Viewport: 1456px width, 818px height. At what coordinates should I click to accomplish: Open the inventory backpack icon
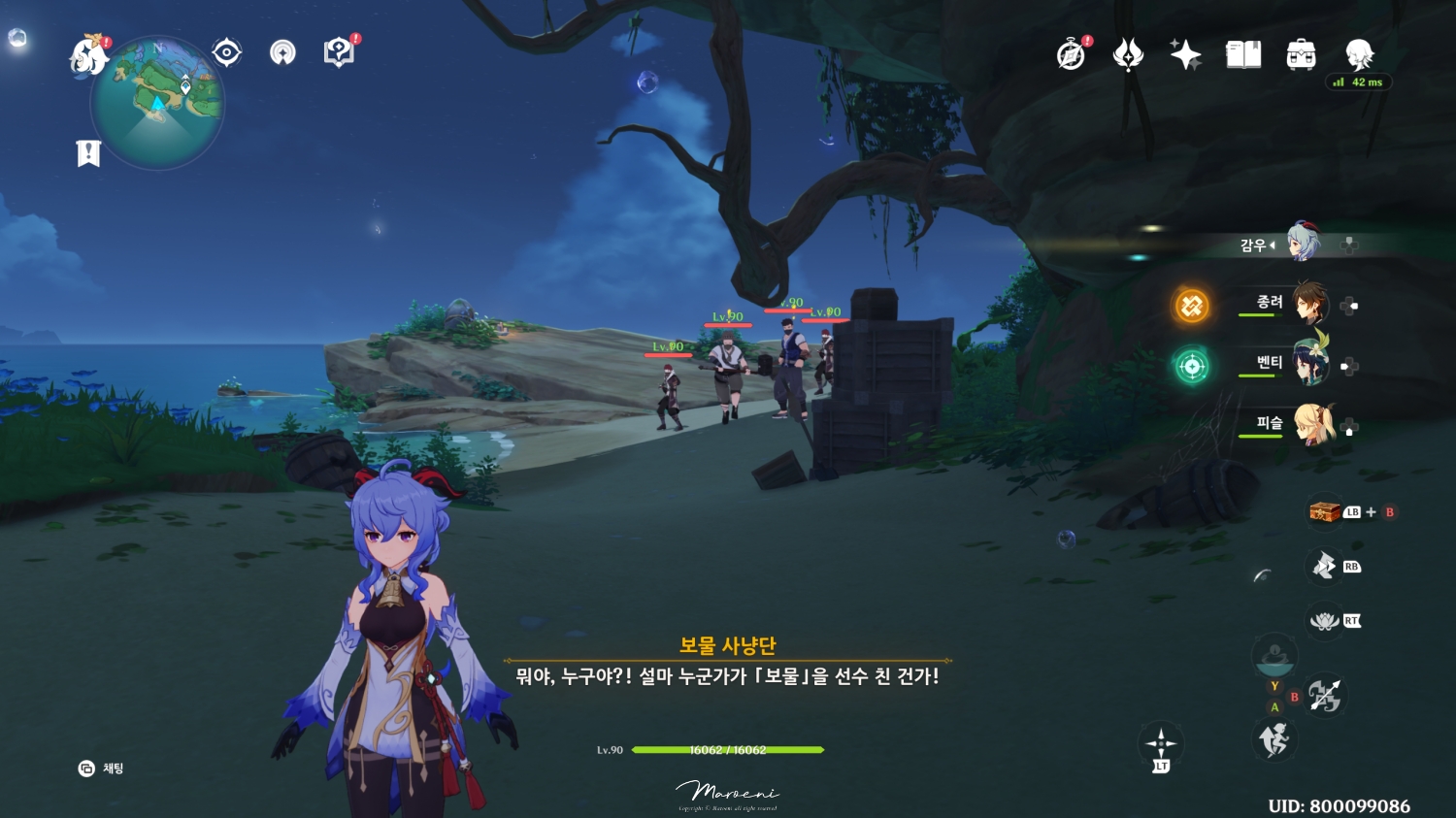(1302, 54)
